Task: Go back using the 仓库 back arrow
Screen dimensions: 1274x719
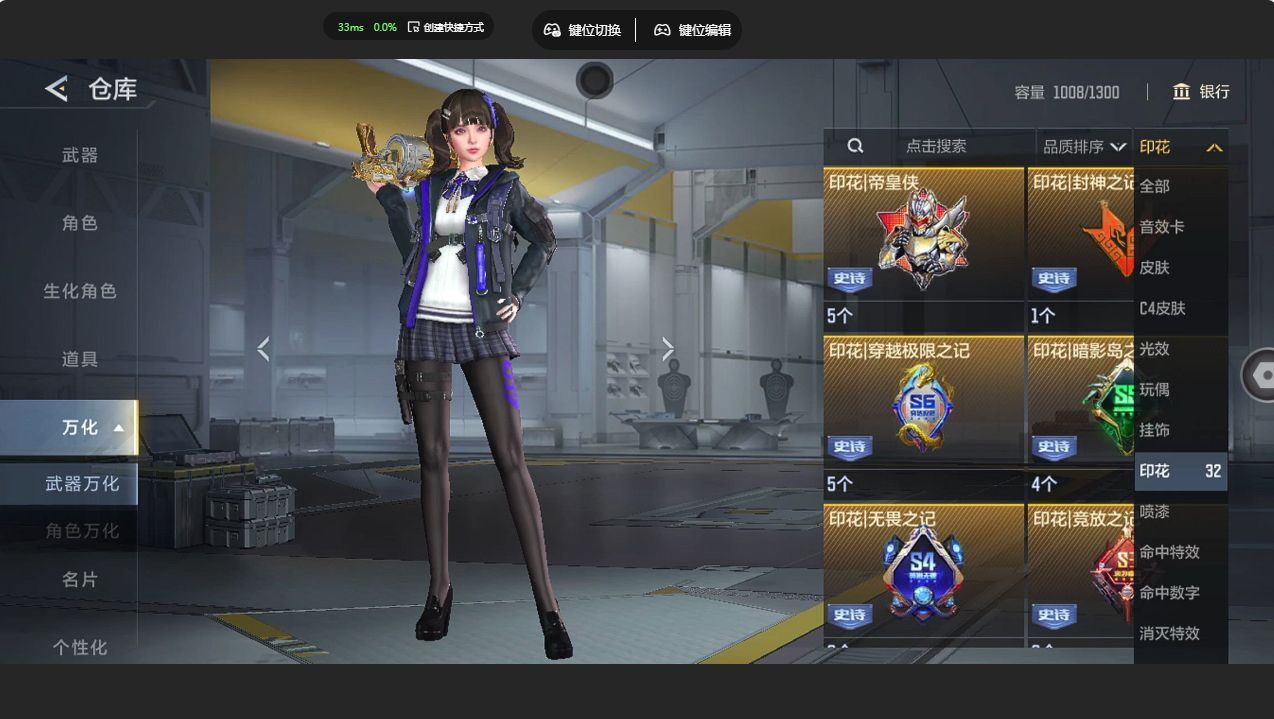Action: tap(57, 89)
